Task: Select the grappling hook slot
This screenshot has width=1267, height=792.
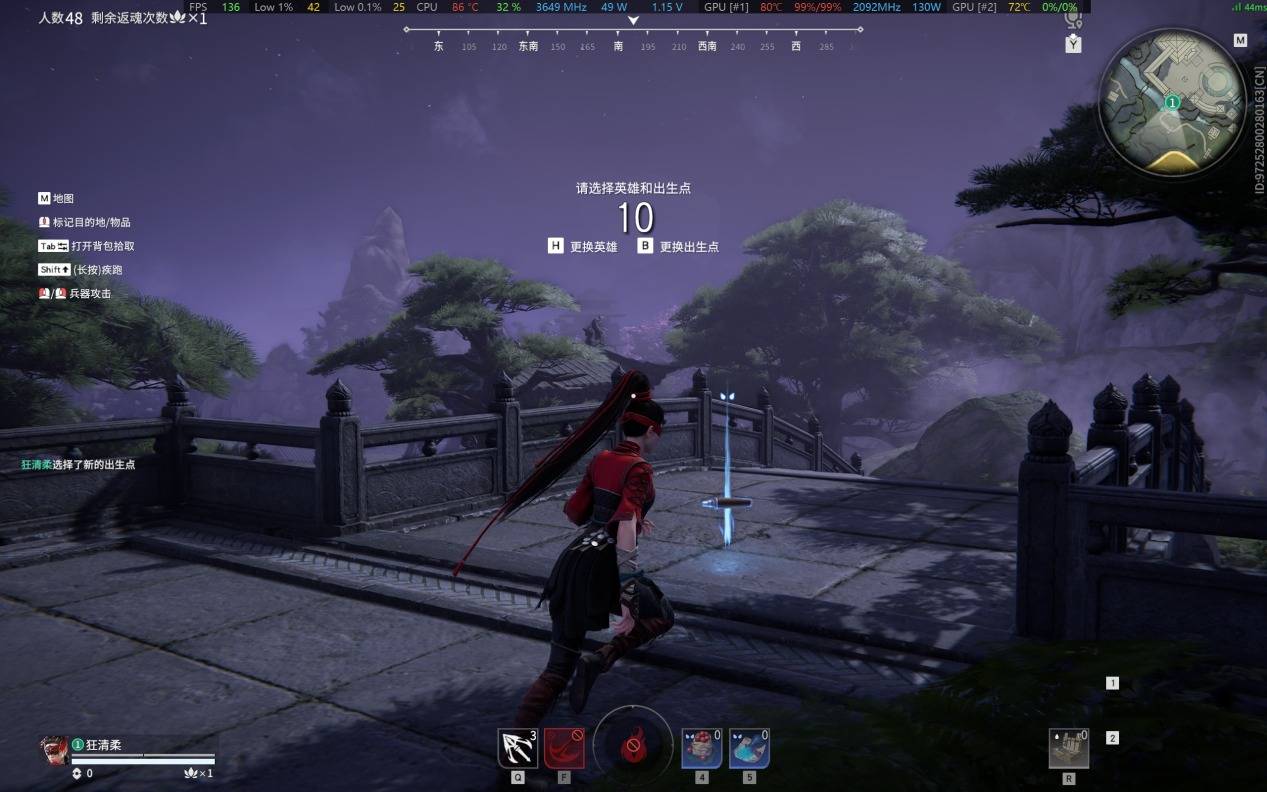Action: click(518, 748)
